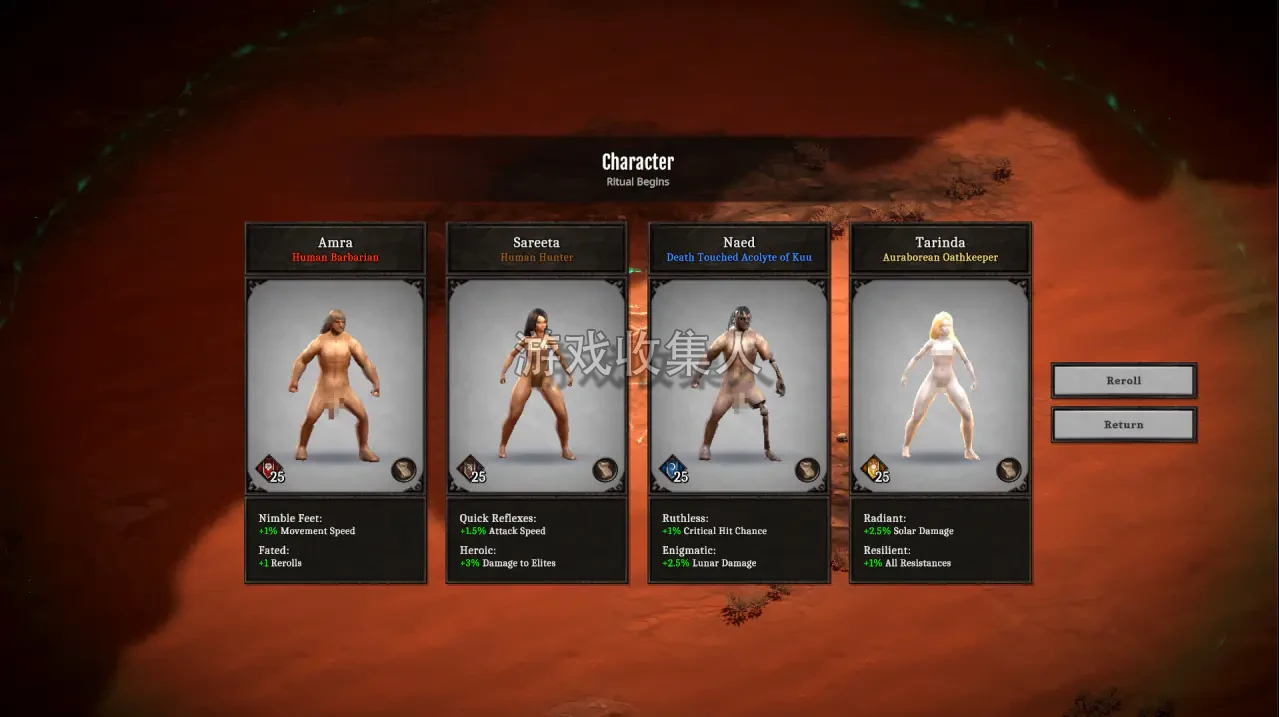Select Tarinda the Auraborean Oathkeeper card
Screen dimensions: 1279x717
(940, 385)
